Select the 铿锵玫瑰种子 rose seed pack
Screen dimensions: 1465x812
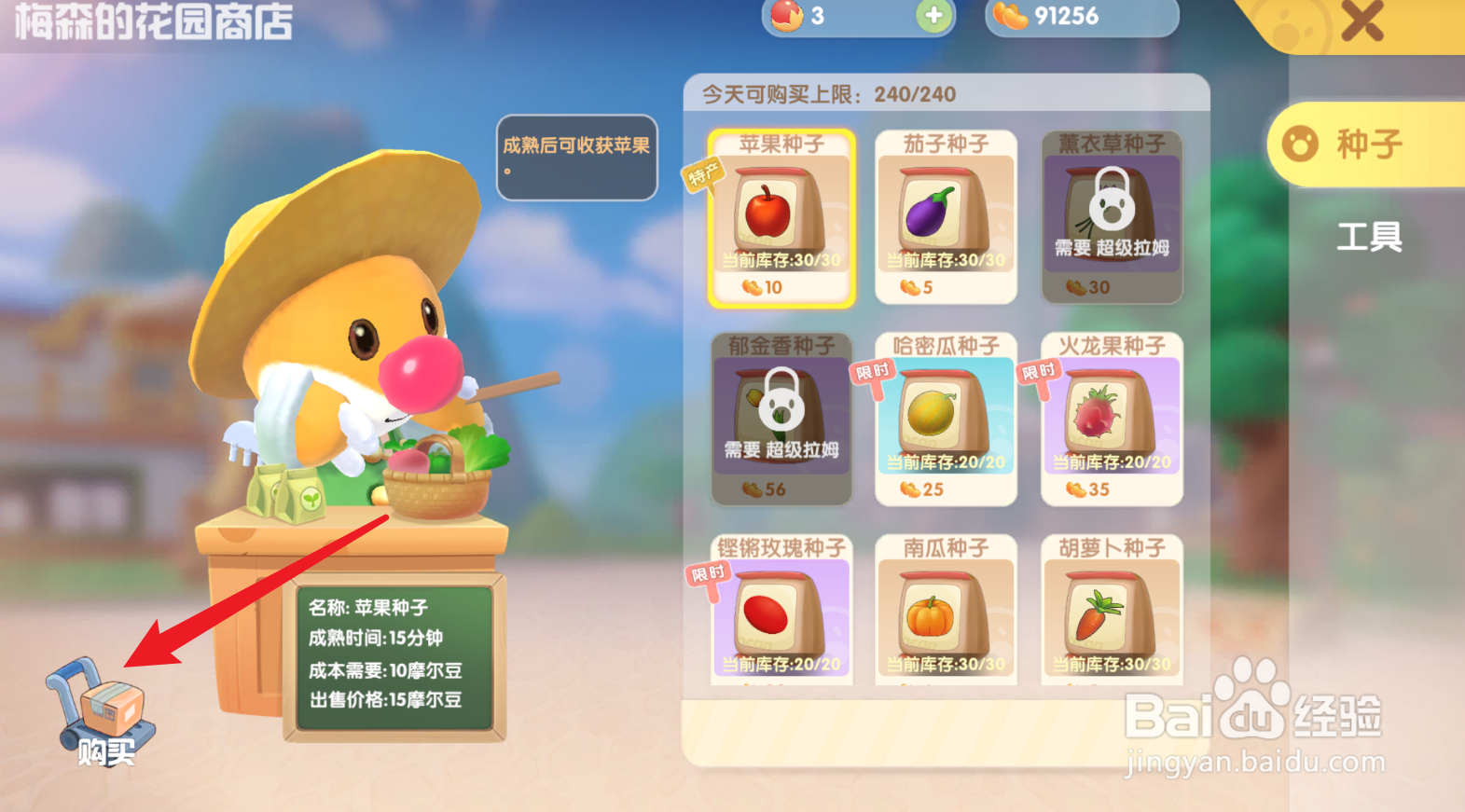[781, 611]
